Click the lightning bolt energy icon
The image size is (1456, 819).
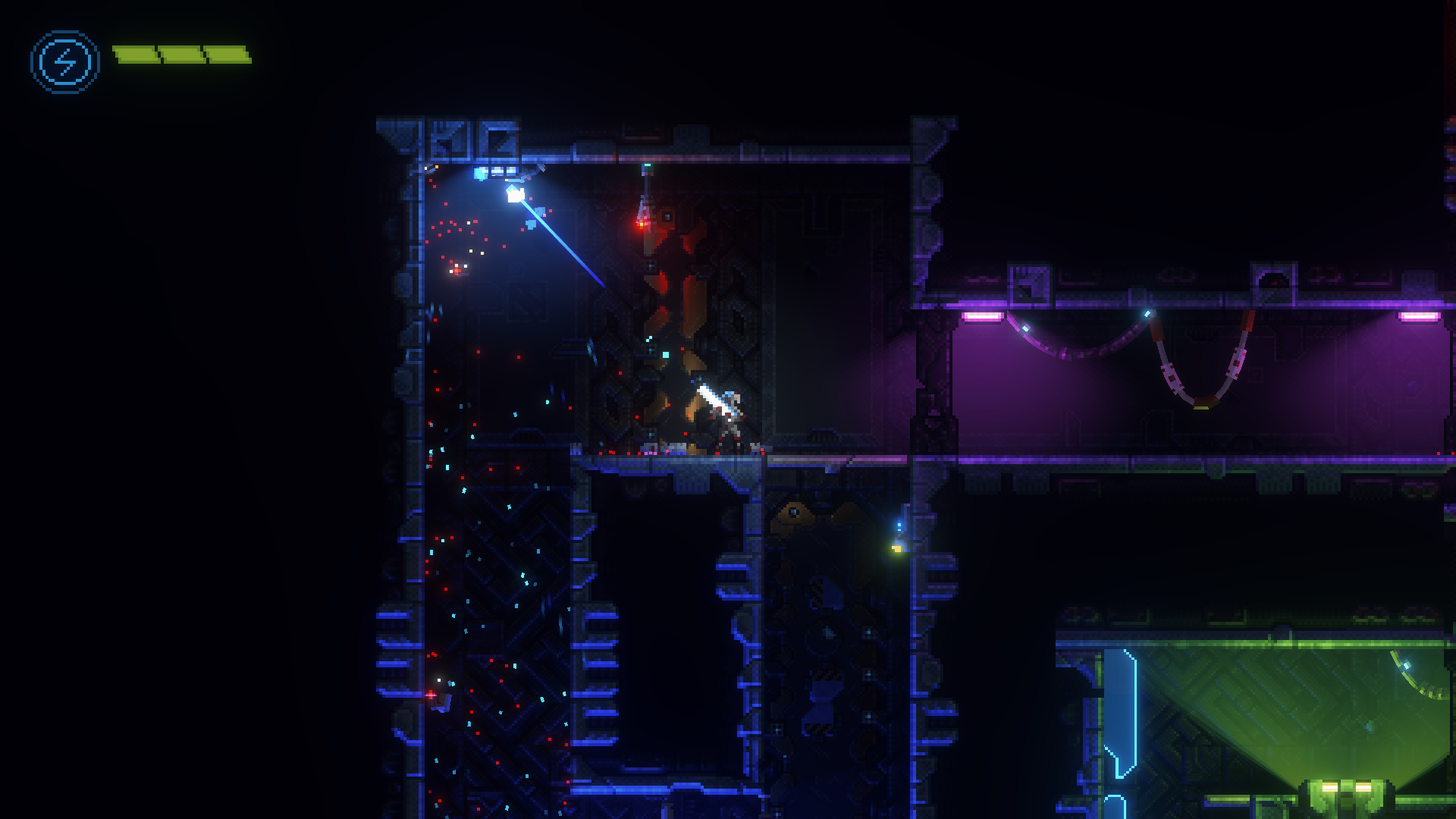pyautogui.click(x=65, y=61)
